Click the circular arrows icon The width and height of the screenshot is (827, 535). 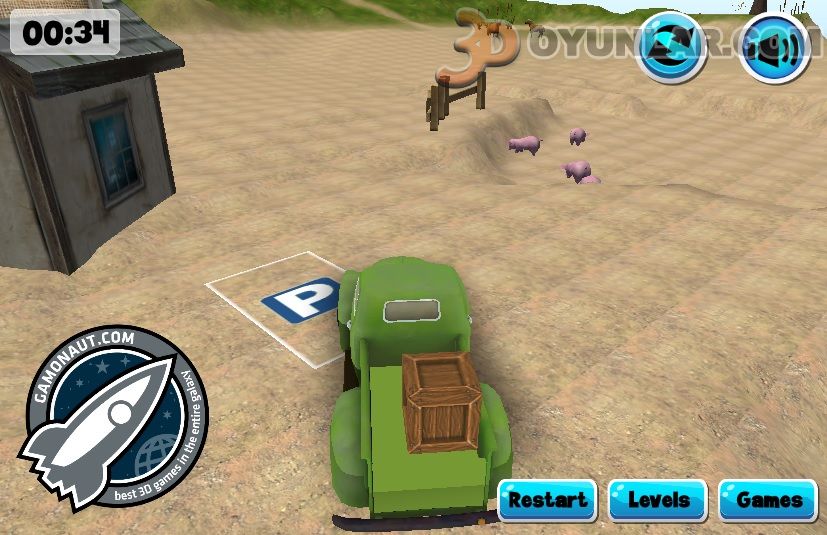pyautogui.click(x=671, y=47)
